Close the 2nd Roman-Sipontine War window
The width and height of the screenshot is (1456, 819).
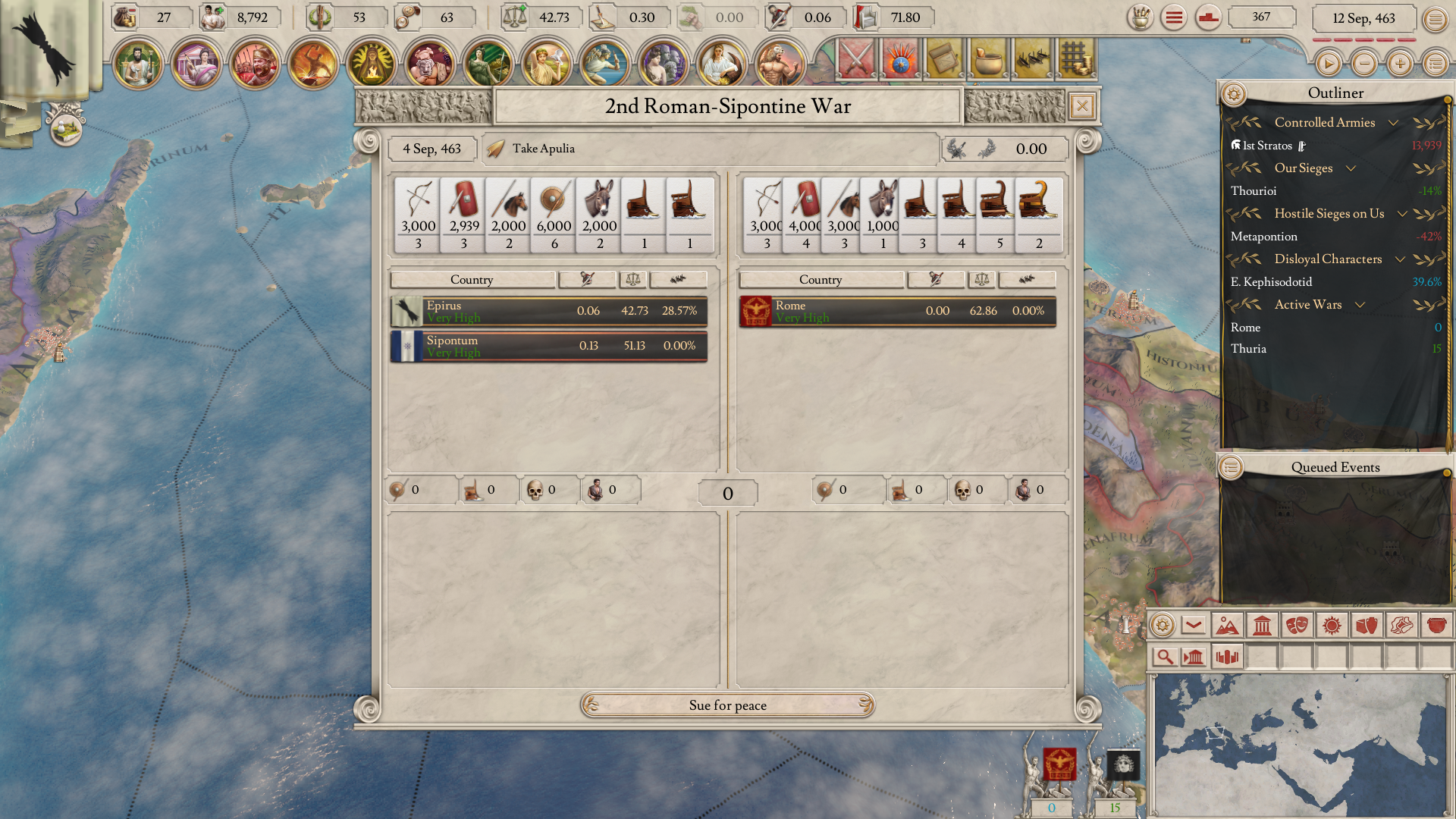point(1082,106)
